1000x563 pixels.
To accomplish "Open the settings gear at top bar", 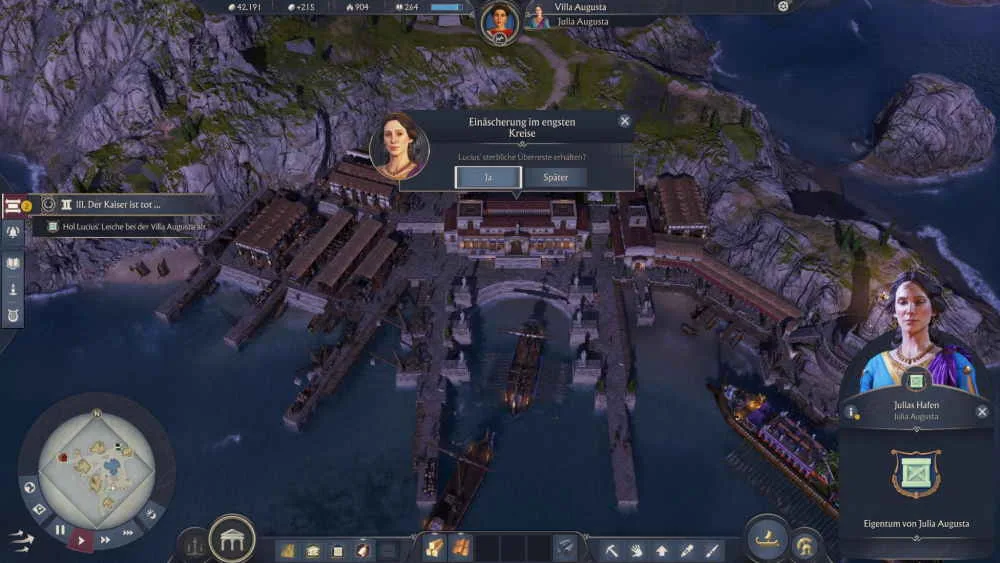I will (783, 6).
